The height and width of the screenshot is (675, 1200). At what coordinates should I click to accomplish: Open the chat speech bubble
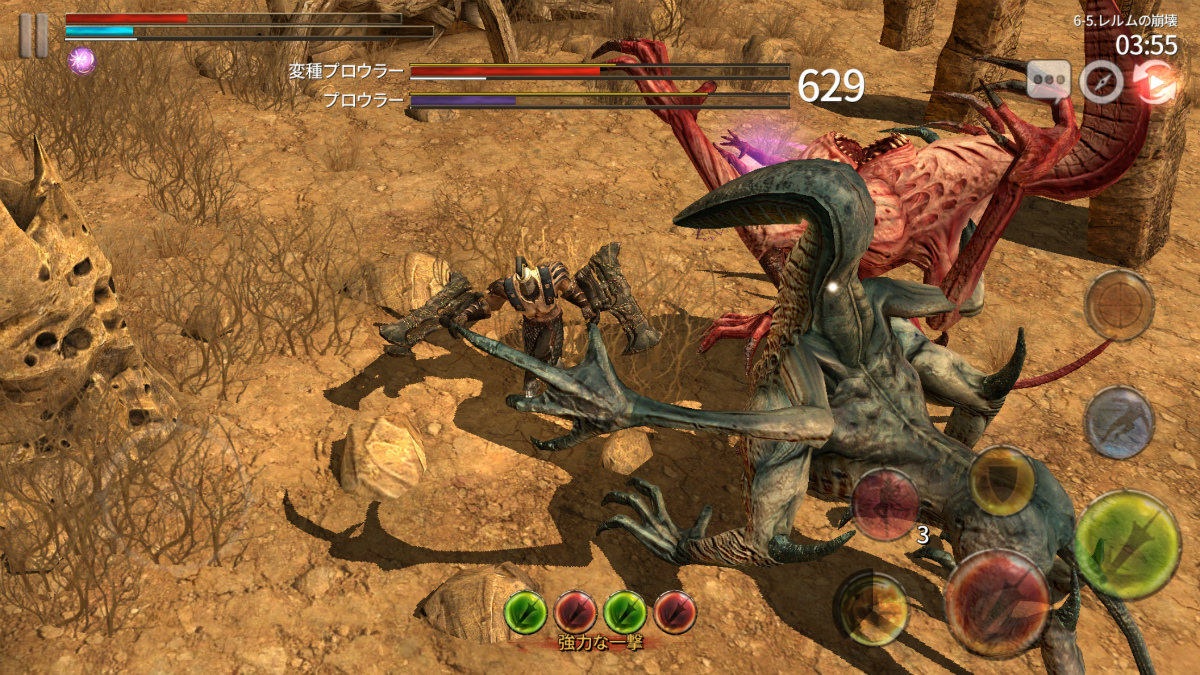point(1048,80)
